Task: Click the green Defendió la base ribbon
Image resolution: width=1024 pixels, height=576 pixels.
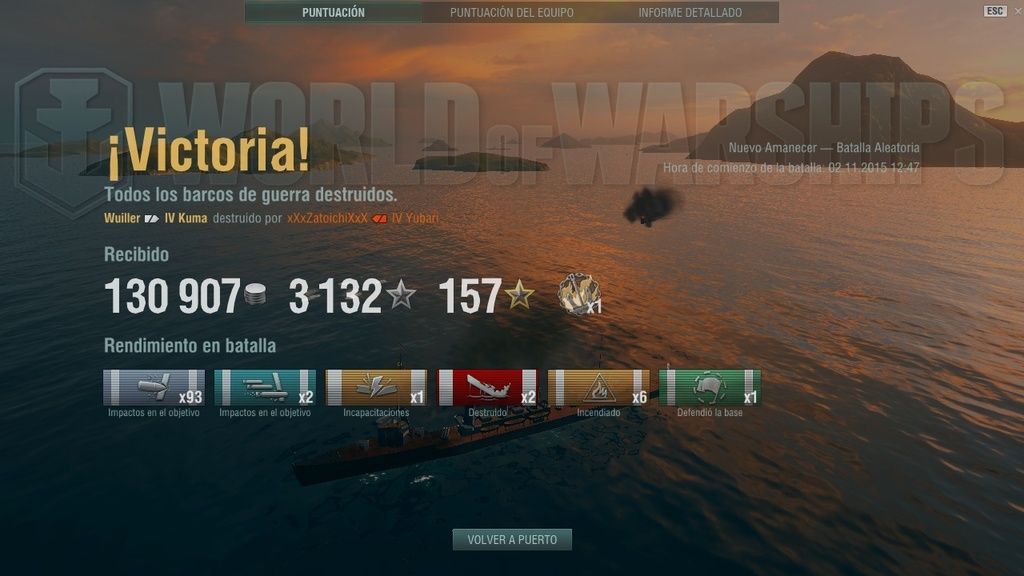Action: coord(710,388)
